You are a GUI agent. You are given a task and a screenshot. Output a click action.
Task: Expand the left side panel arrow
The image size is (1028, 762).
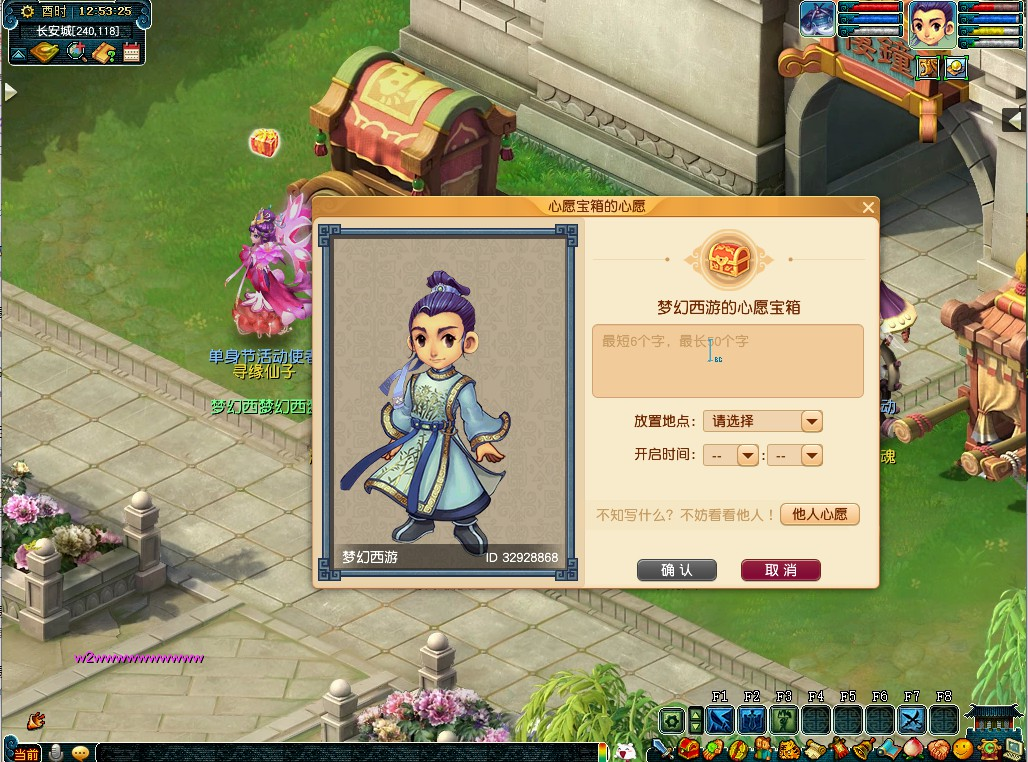pyautogui.click(x=10, y=92)
